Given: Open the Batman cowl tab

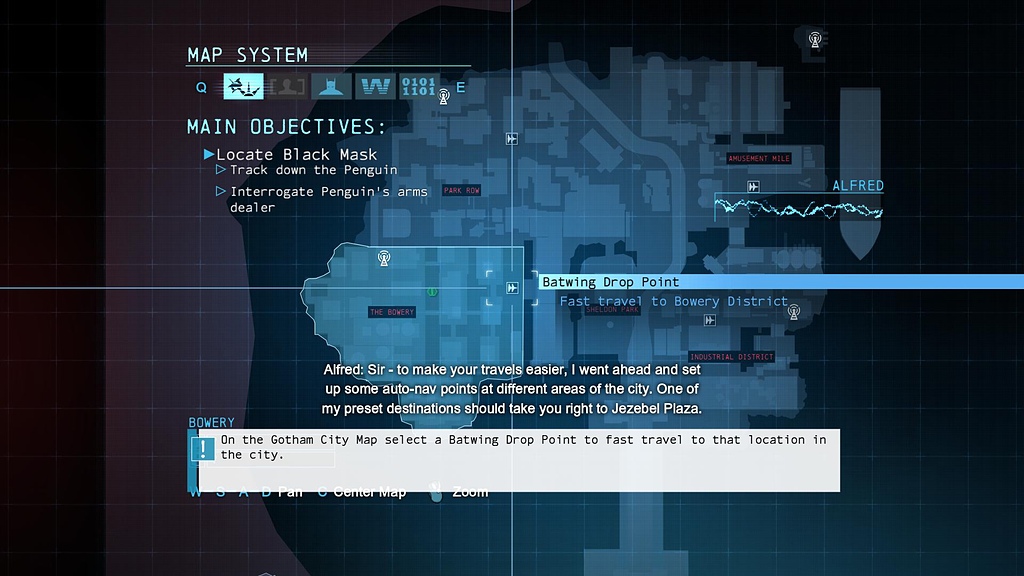Looking at the screenshot, I should [331, 87].
